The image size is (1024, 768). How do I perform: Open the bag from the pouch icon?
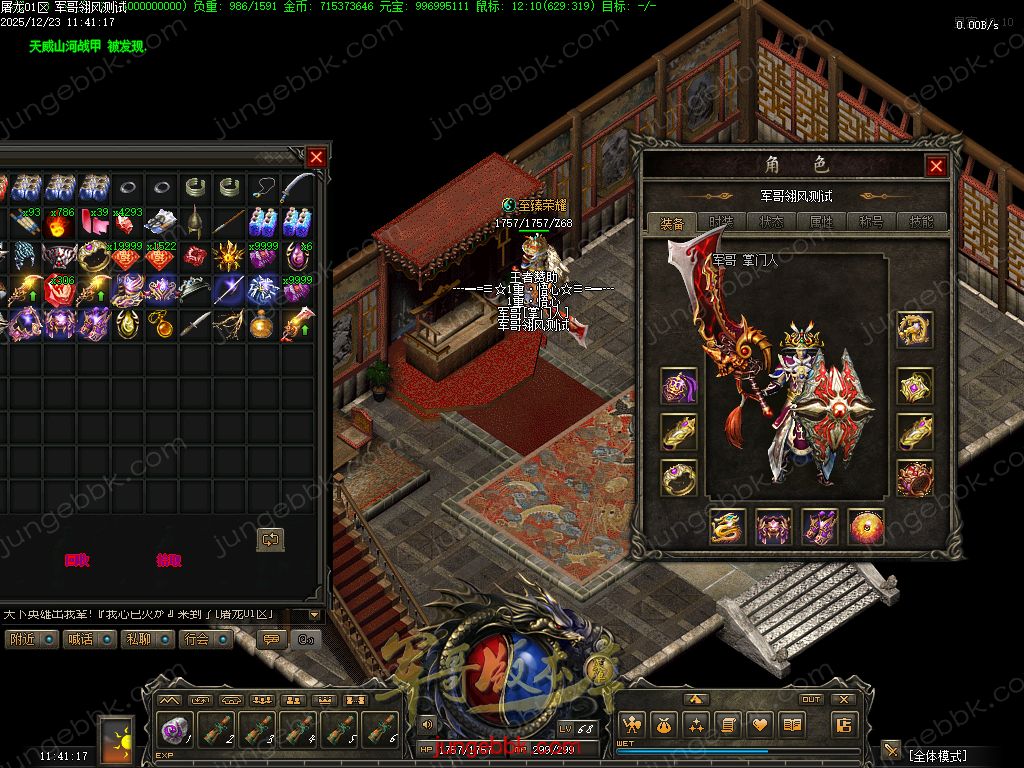pos(665,725)
